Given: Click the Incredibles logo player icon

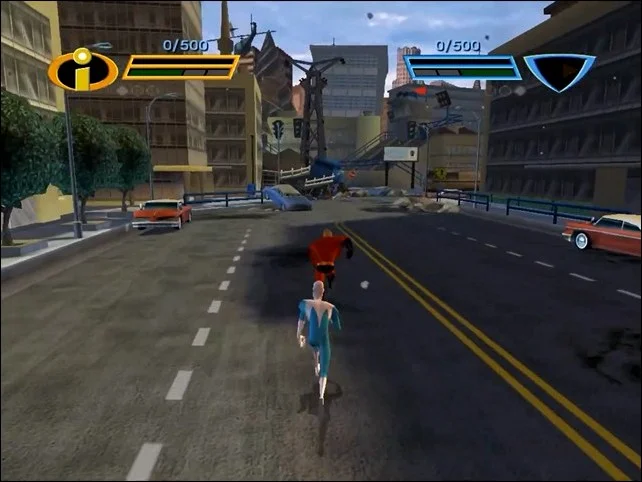Looking at the screenshot, I should [83, 70].
